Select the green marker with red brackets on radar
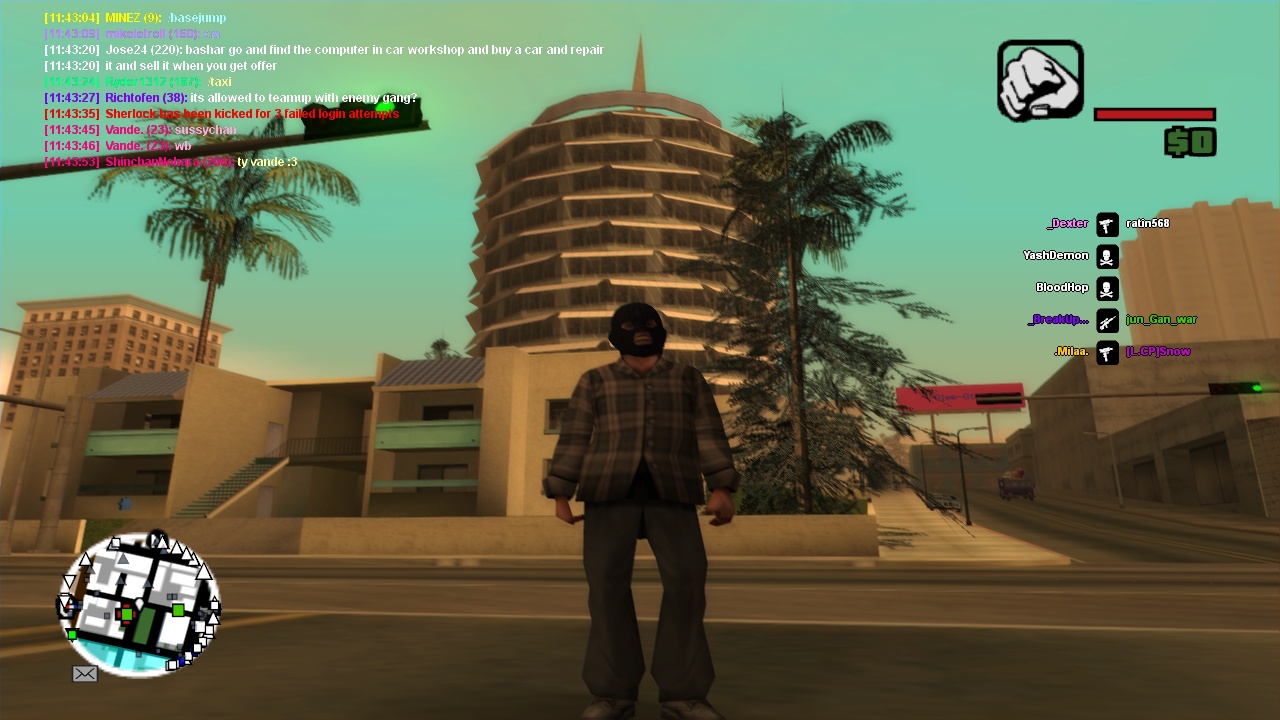The width and height of the screenshot is (1280, 720). pos(127,614)
